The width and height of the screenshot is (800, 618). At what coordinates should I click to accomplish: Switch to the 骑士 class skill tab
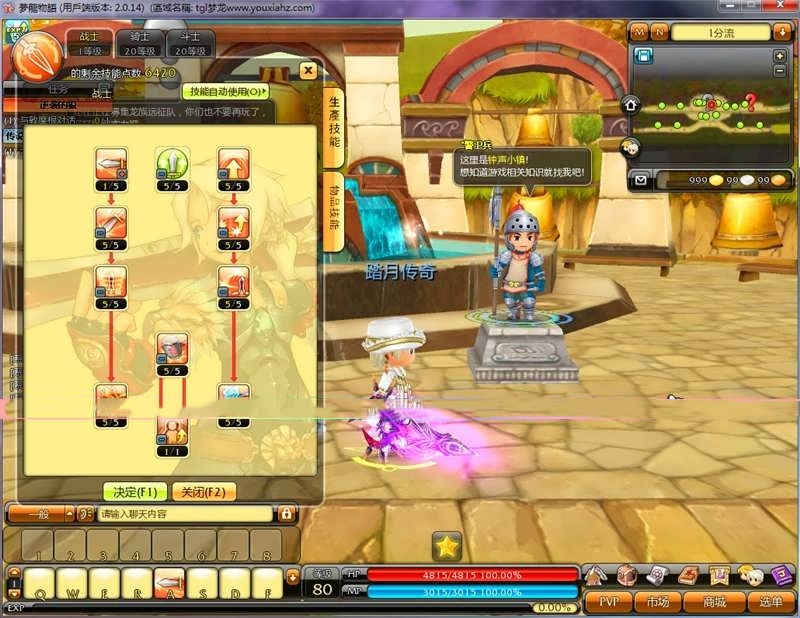(x=139, y=43)
